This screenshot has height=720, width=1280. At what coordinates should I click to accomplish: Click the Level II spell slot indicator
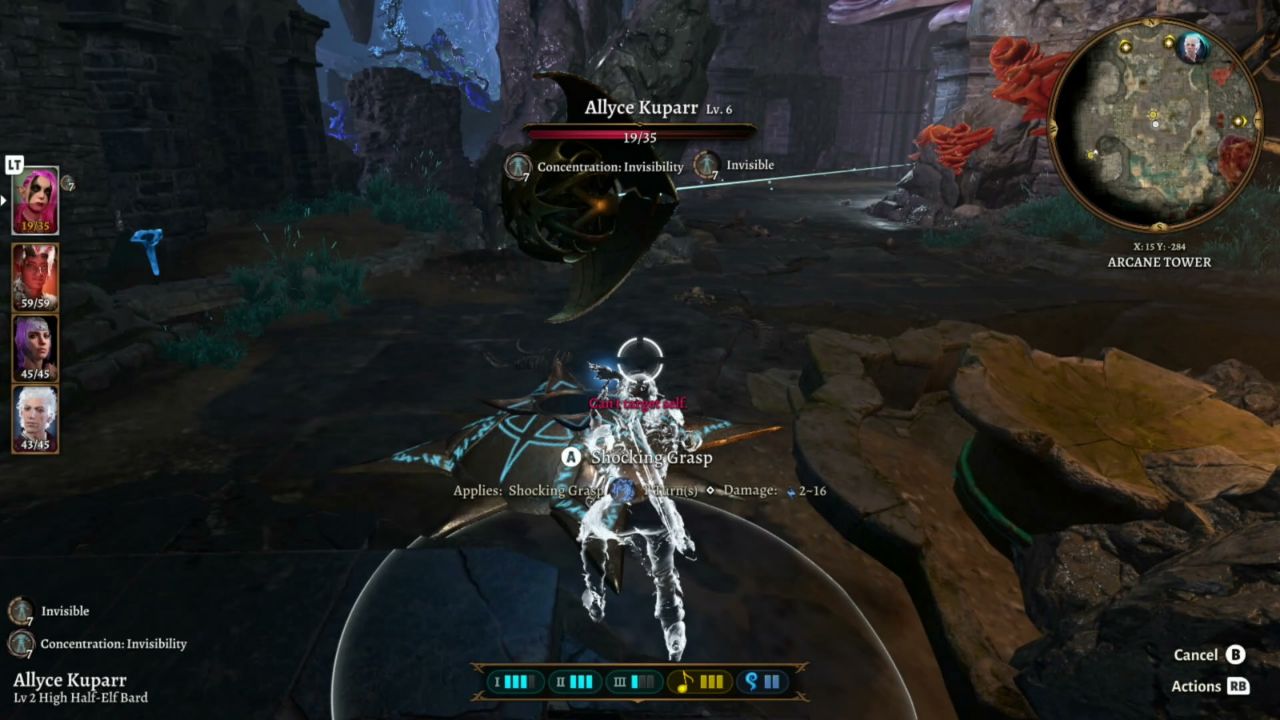coord(575,682)
